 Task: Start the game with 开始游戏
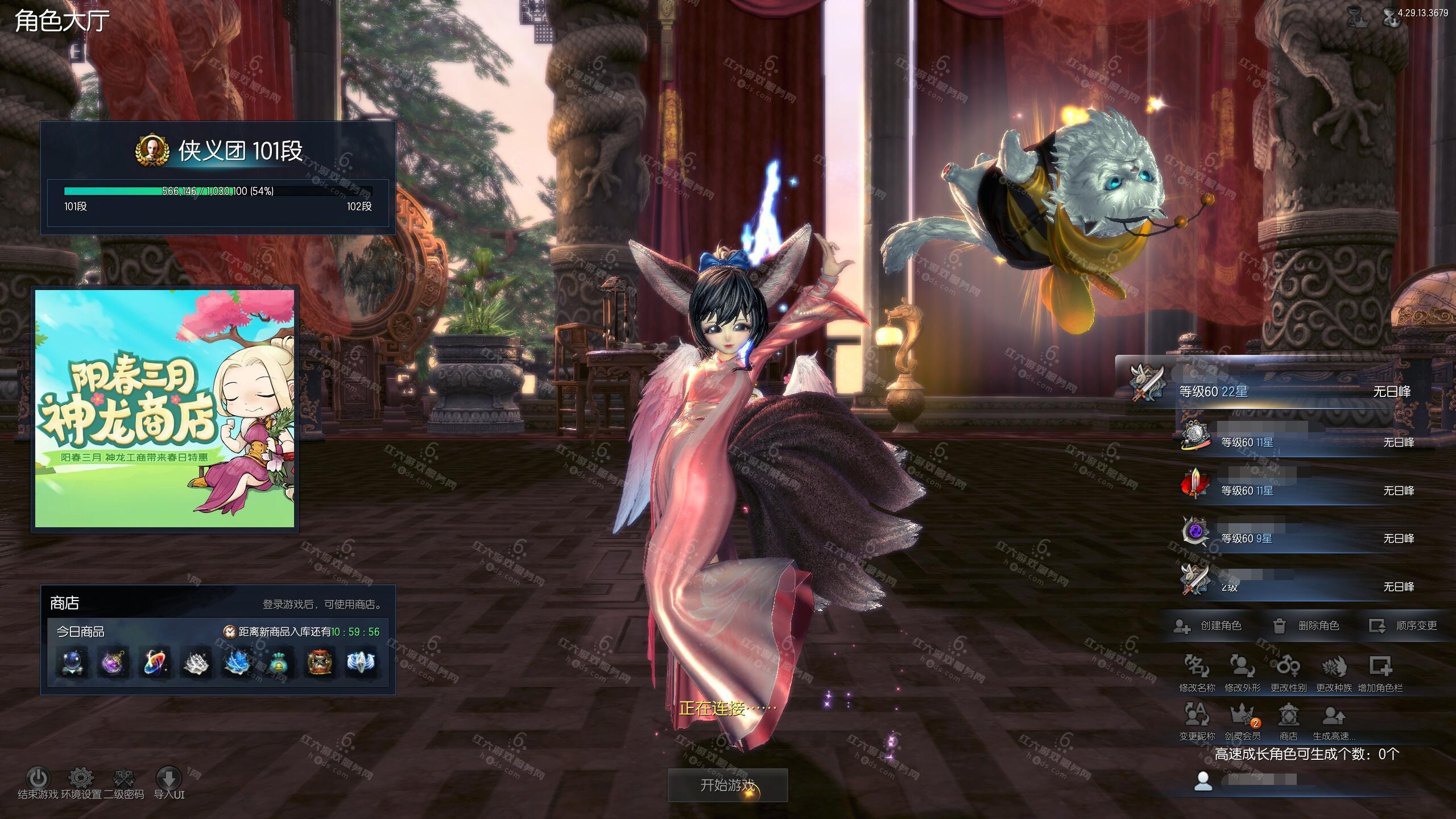point(727,785)
